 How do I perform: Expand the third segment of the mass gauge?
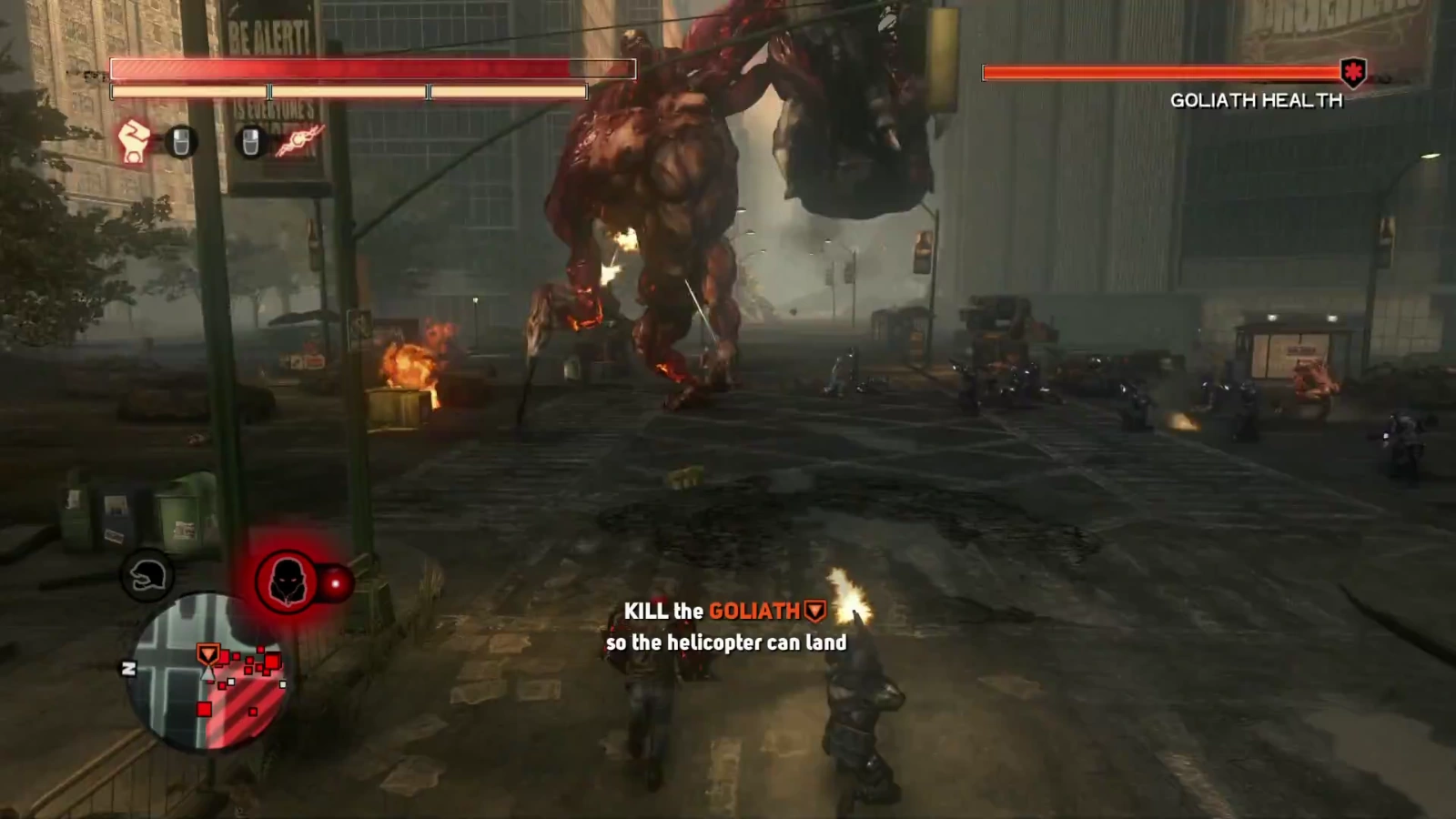[505, 91]
